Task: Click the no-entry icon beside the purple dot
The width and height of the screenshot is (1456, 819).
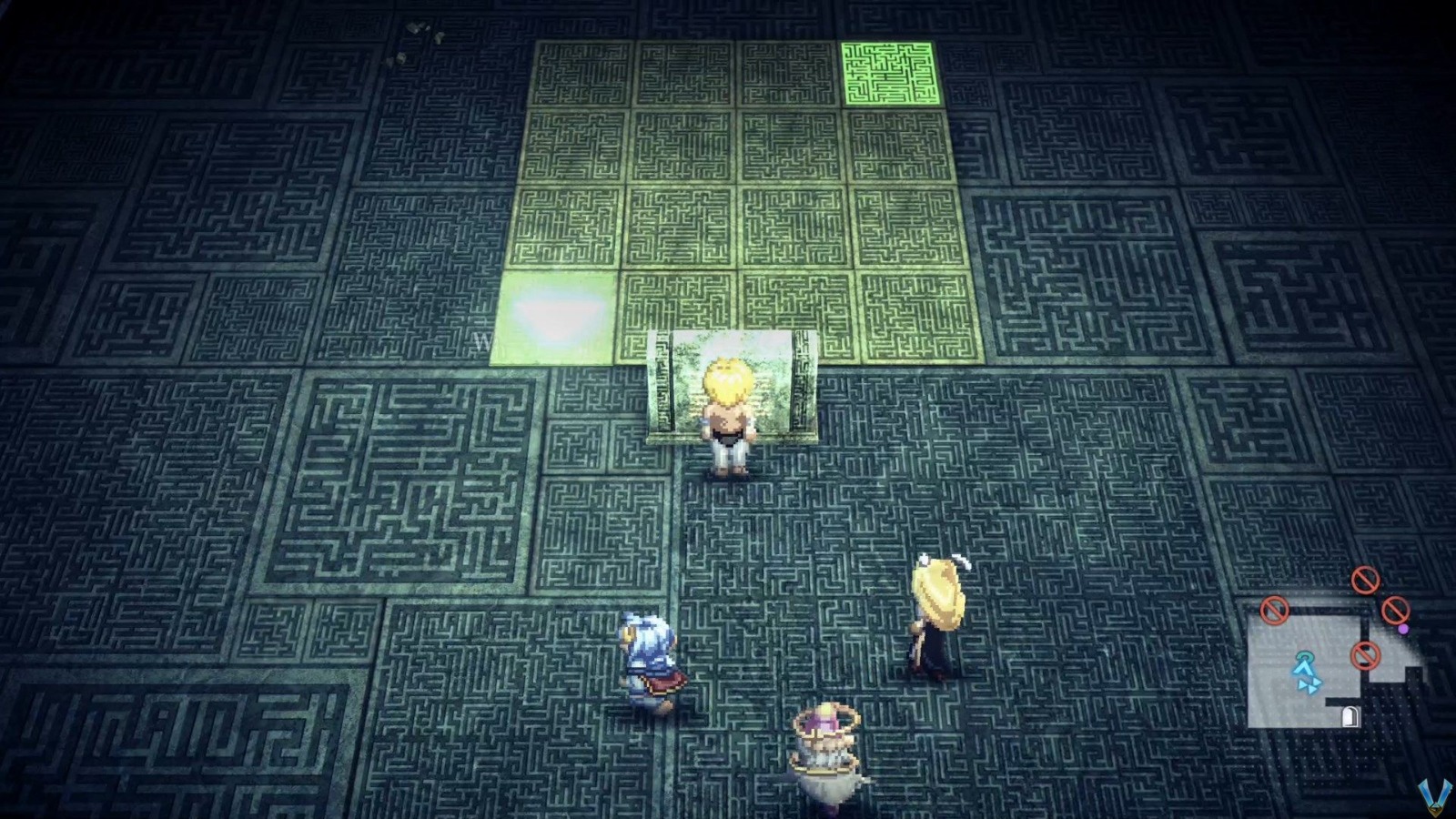Action: [1395, 612]
